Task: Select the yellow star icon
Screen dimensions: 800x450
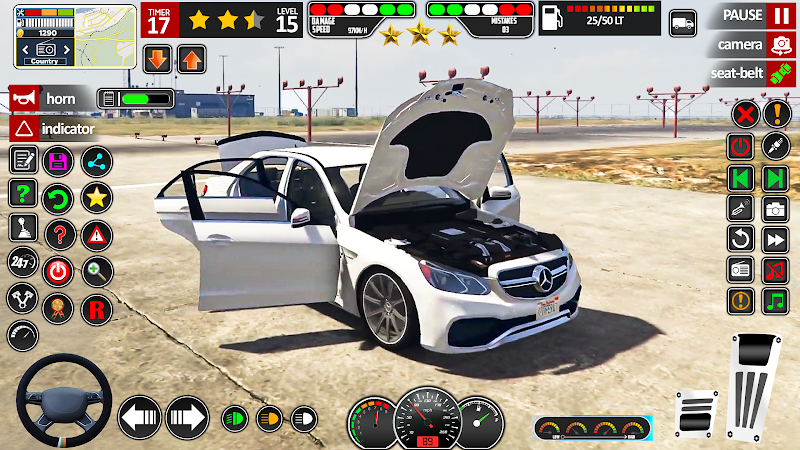Action: click(x=96, y=197)
